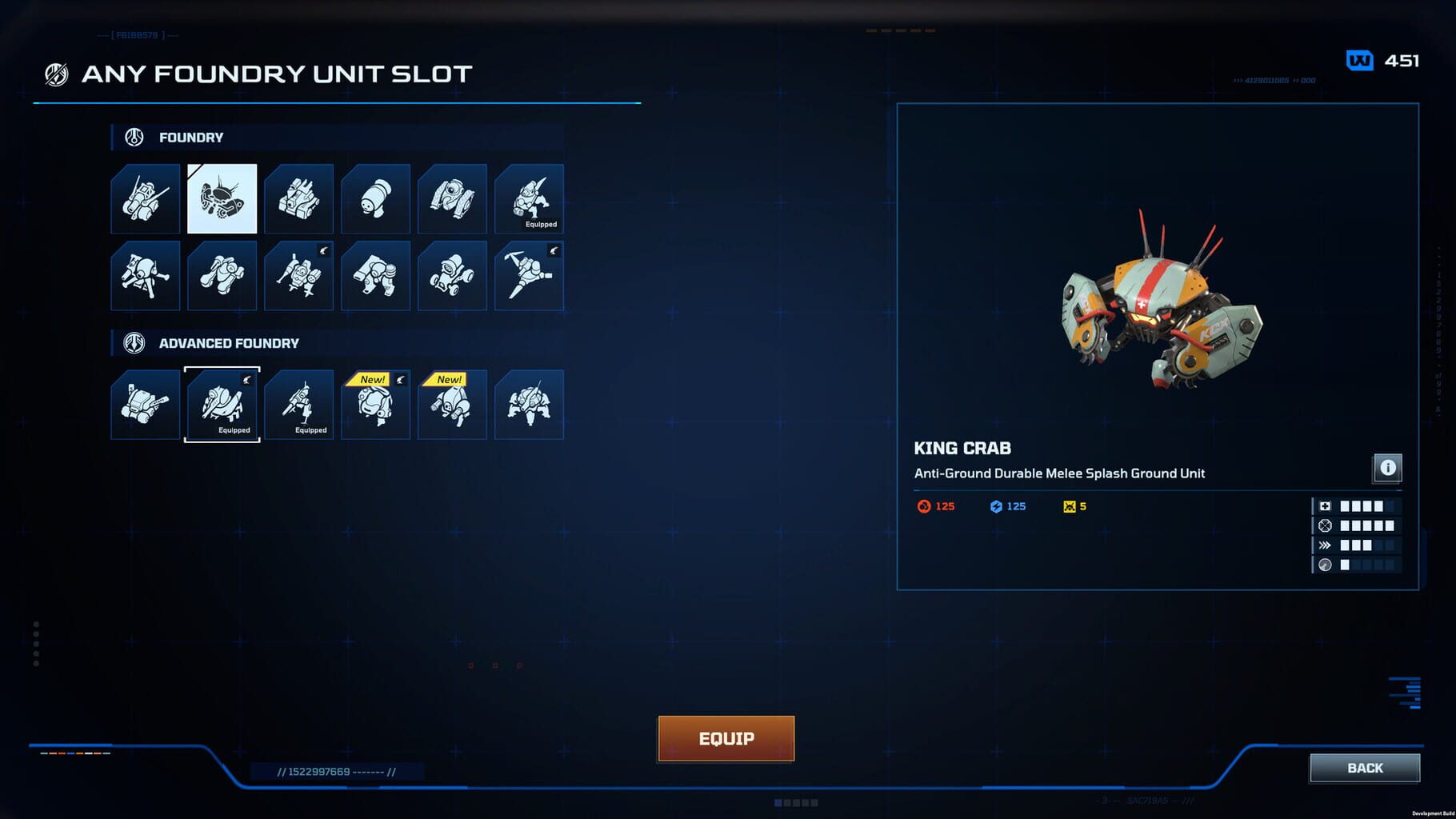Click the Any Foundry Unit Slot title icon

coord(54,73)
